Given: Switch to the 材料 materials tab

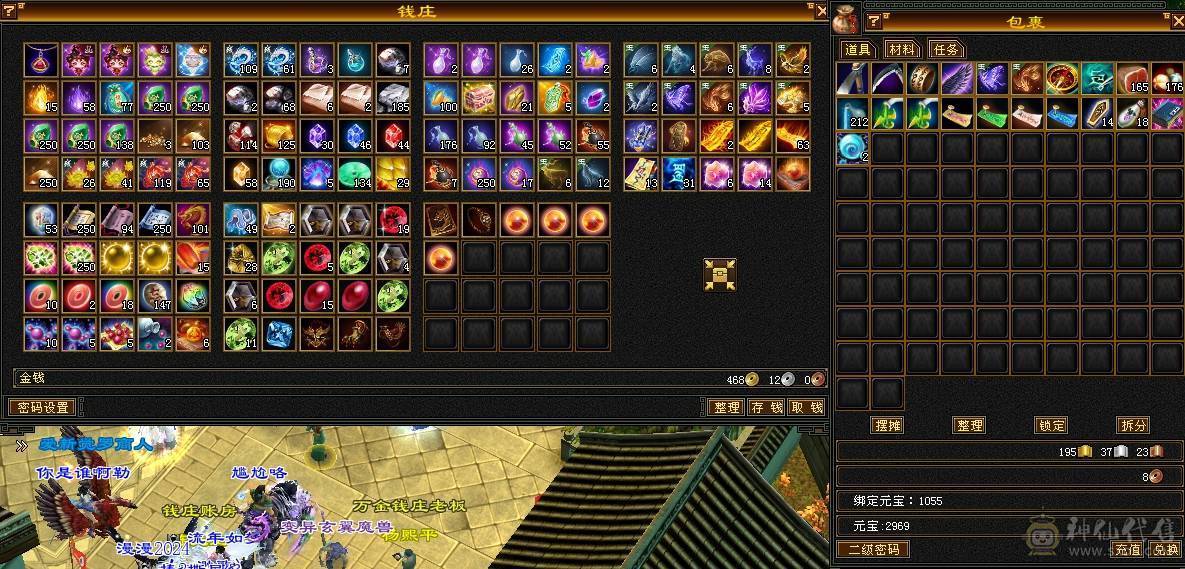Looking at the screenshot, I should point(901,49).
